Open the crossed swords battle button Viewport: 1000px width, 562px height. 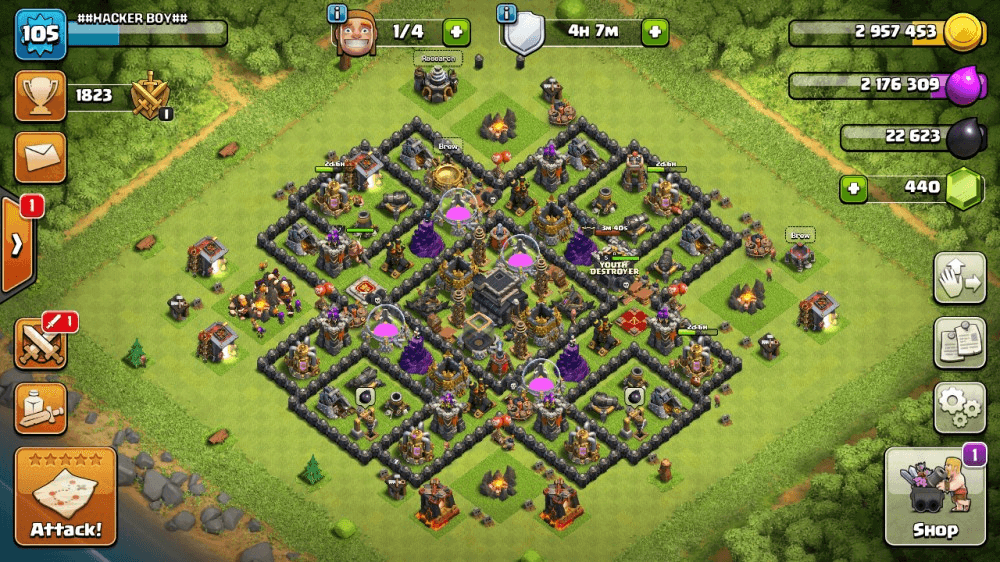coord(40,344)
